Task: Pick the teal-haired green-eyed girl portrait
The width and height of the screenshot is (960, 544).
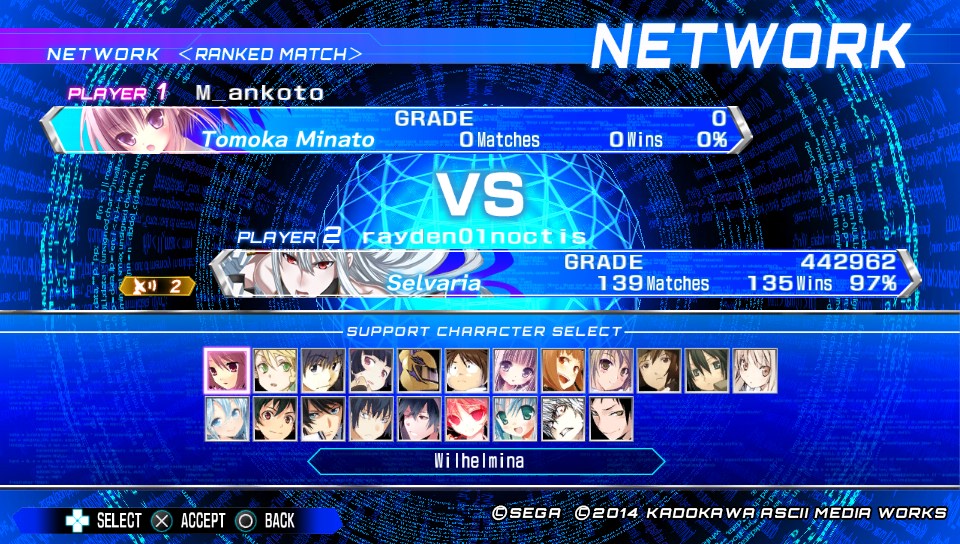Action: tap(514, 418)
